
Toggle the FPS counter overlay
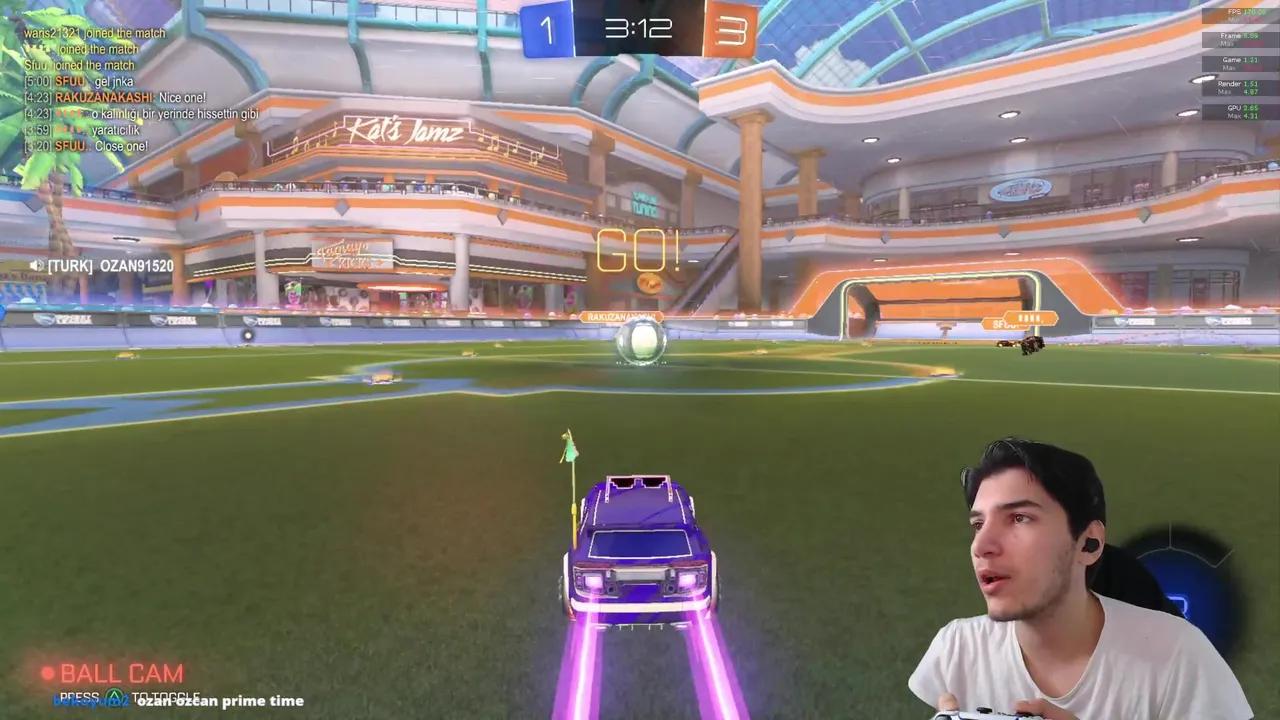1235,10
